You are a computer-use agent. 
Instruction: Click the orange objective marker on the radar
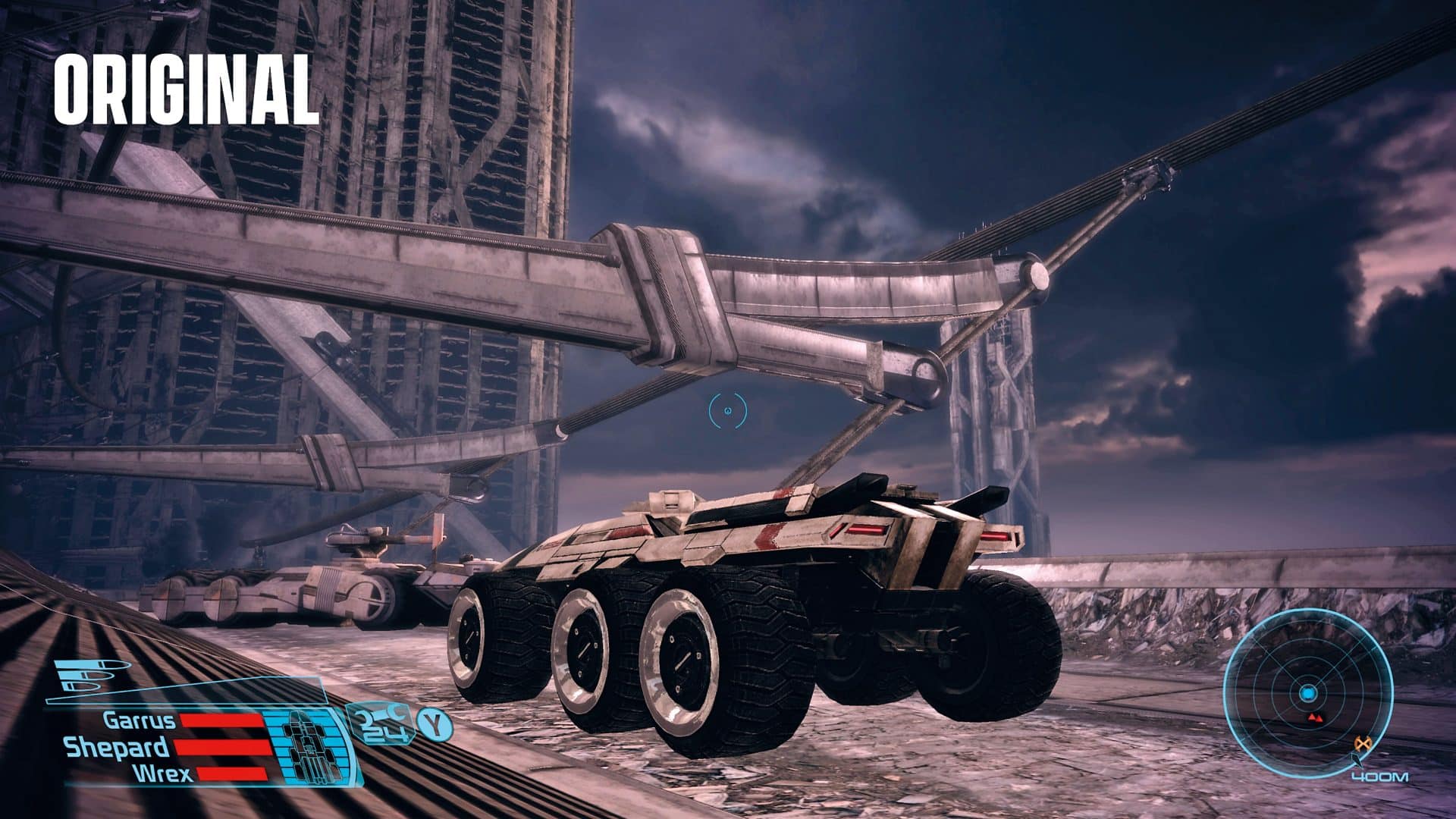[1363, 742]
